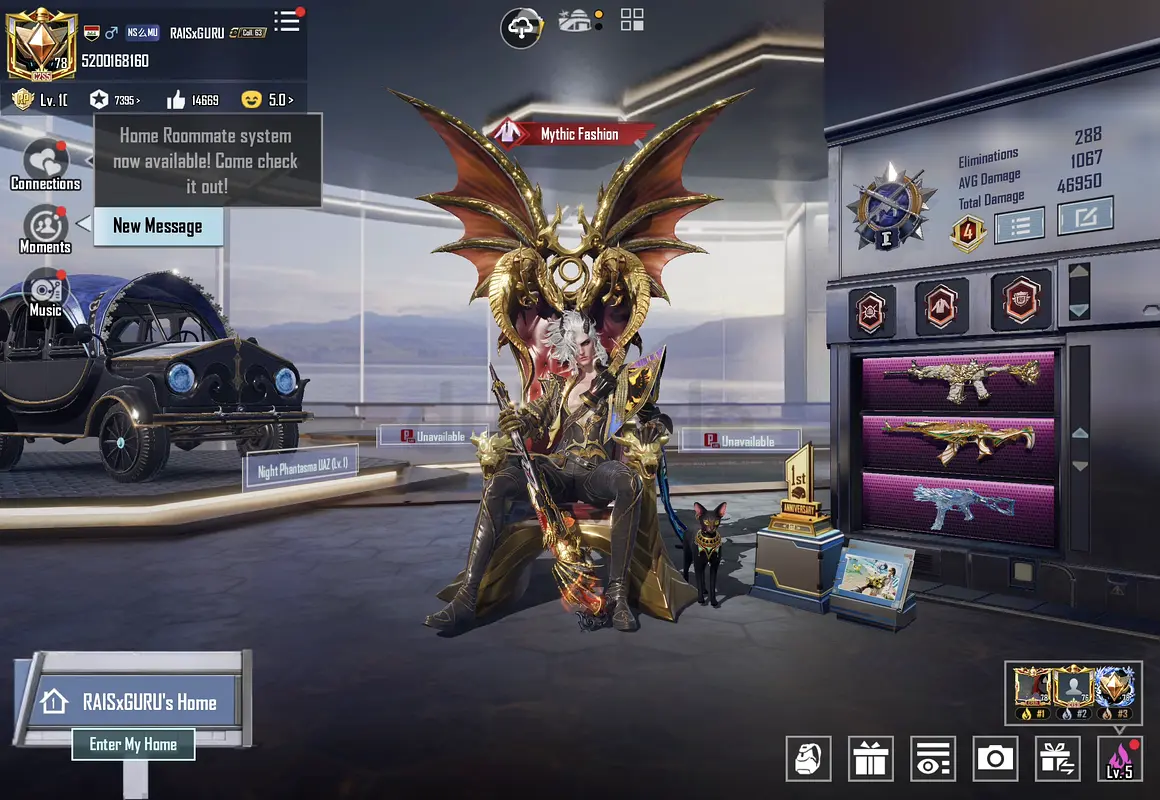Click the New Message notification
The width and height of the screenshot is (1160, 800).
tap(158, 226)
